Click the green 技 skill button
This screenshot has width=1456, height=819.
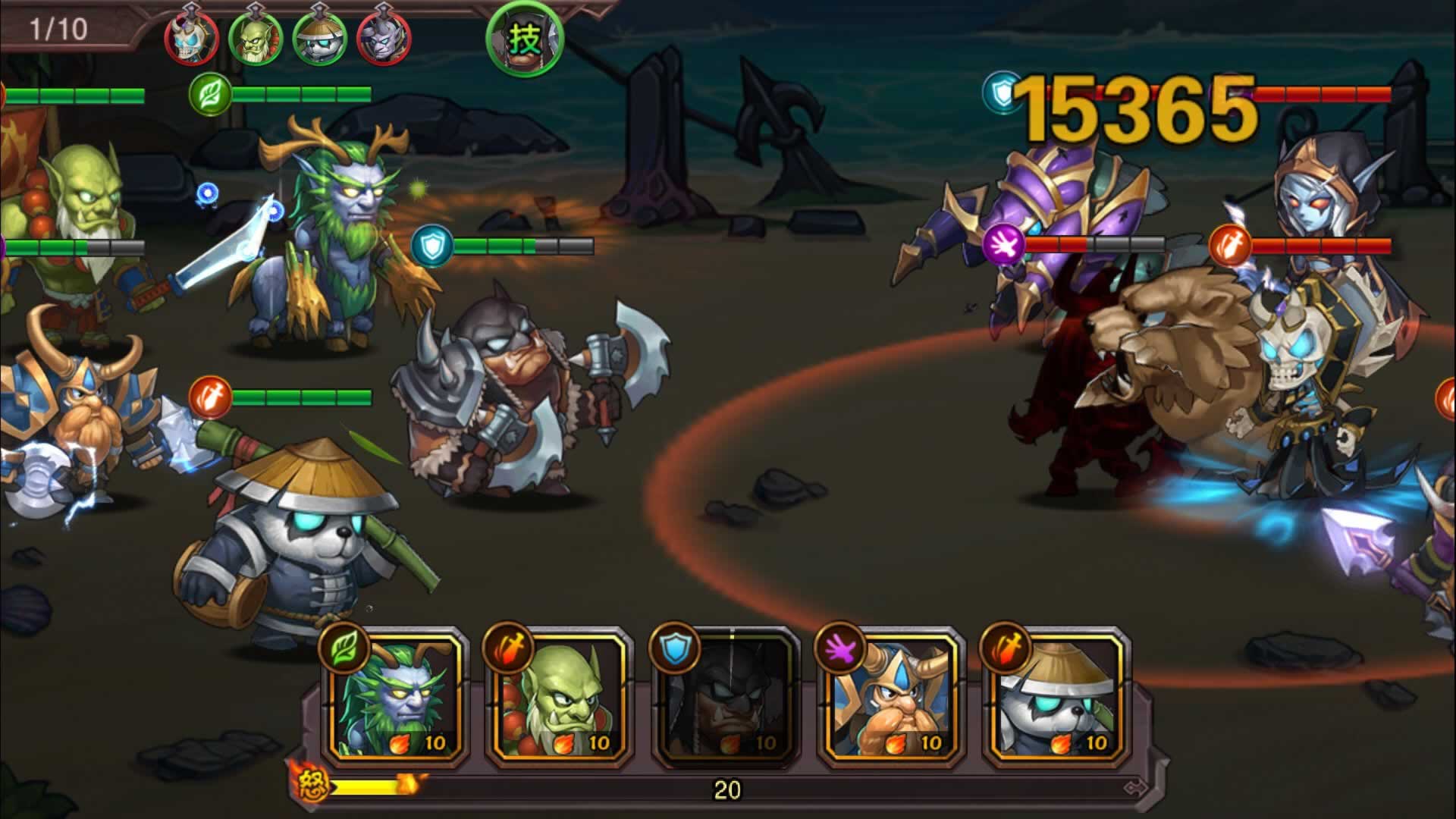525,38
